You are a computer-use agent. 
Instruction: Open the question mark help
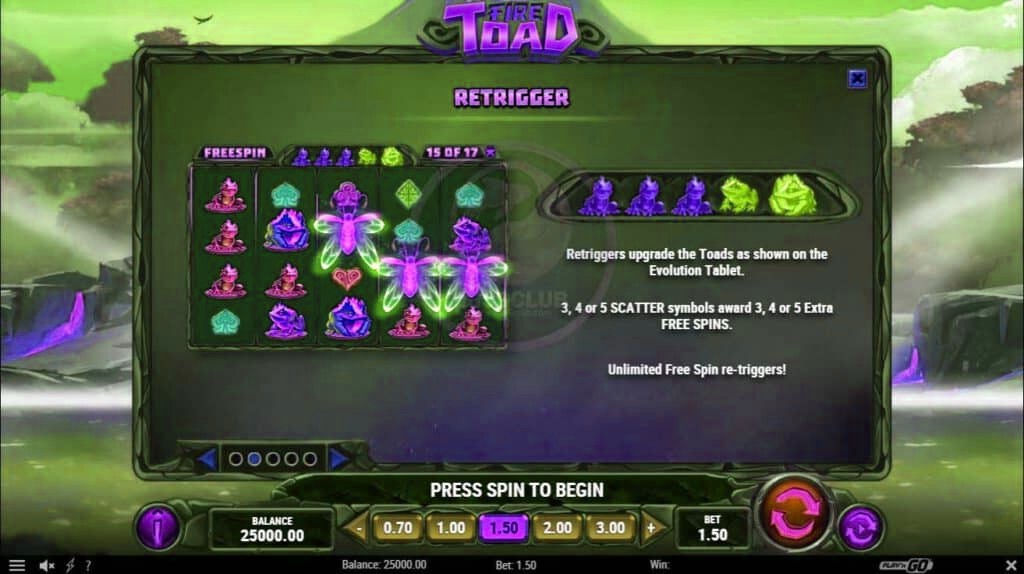coord(88,565)
